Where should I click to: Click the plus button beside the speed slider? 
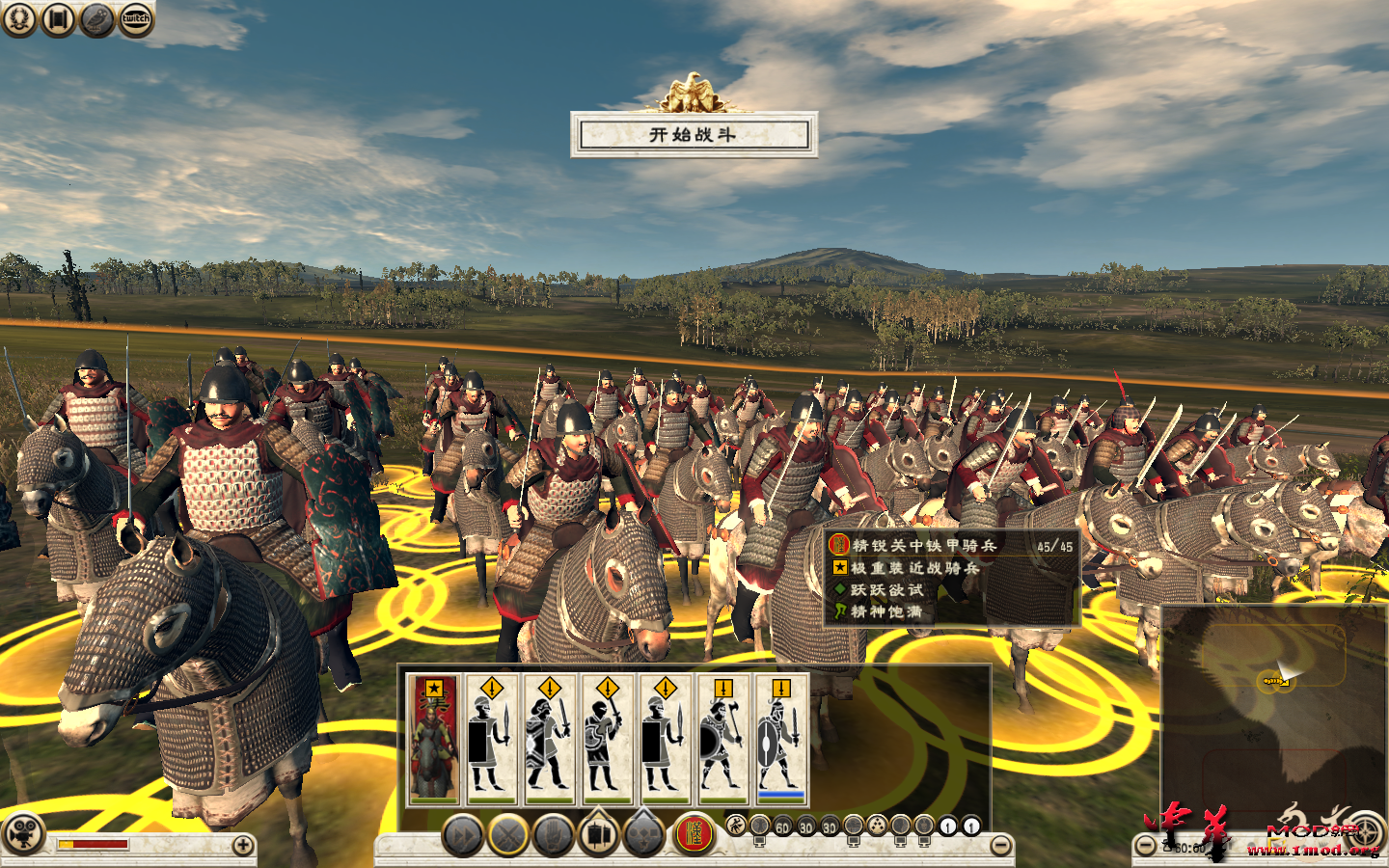pos(241,843)
